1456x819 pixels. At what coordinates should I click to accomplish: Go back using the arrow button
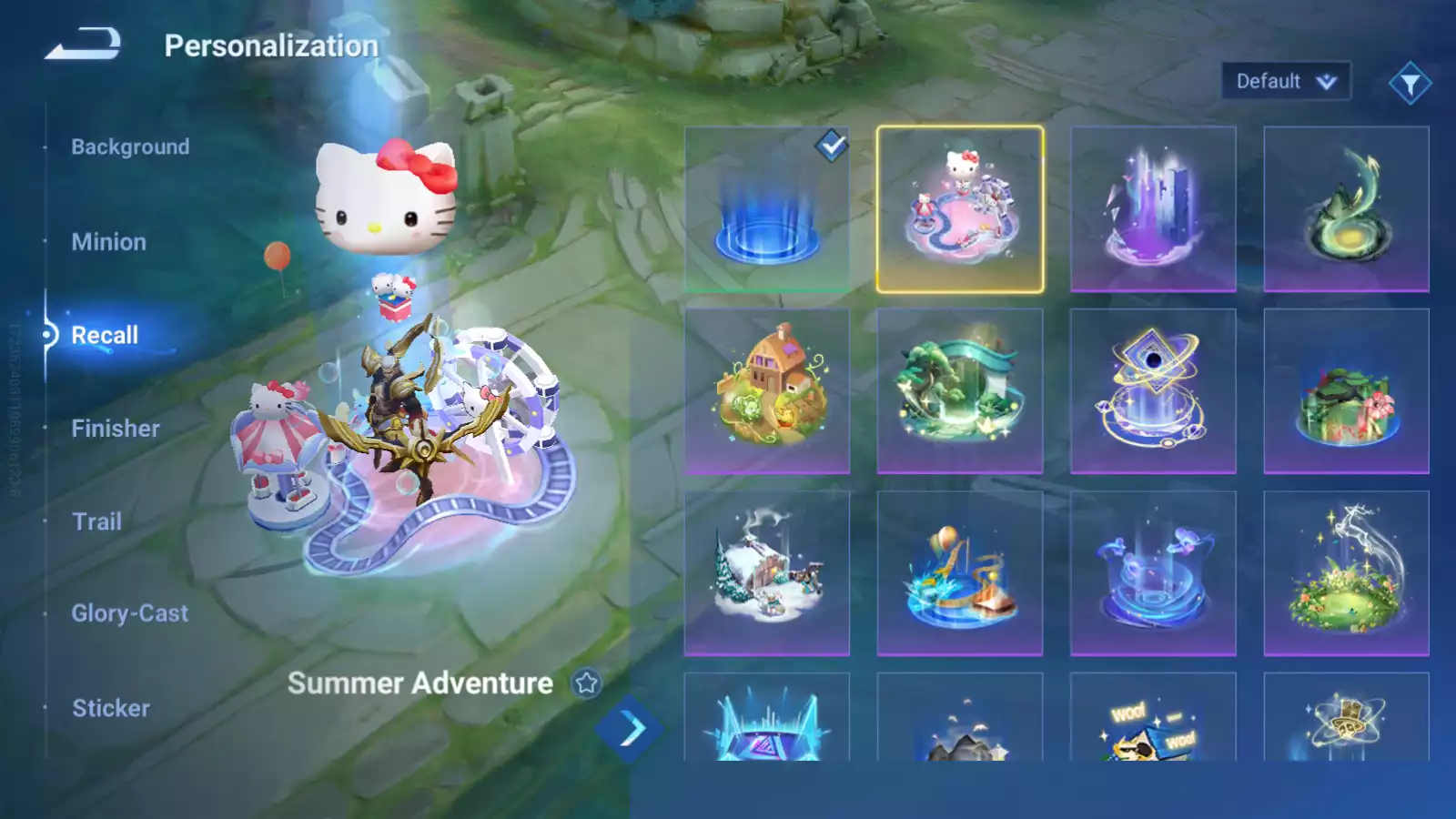point(83,44)
